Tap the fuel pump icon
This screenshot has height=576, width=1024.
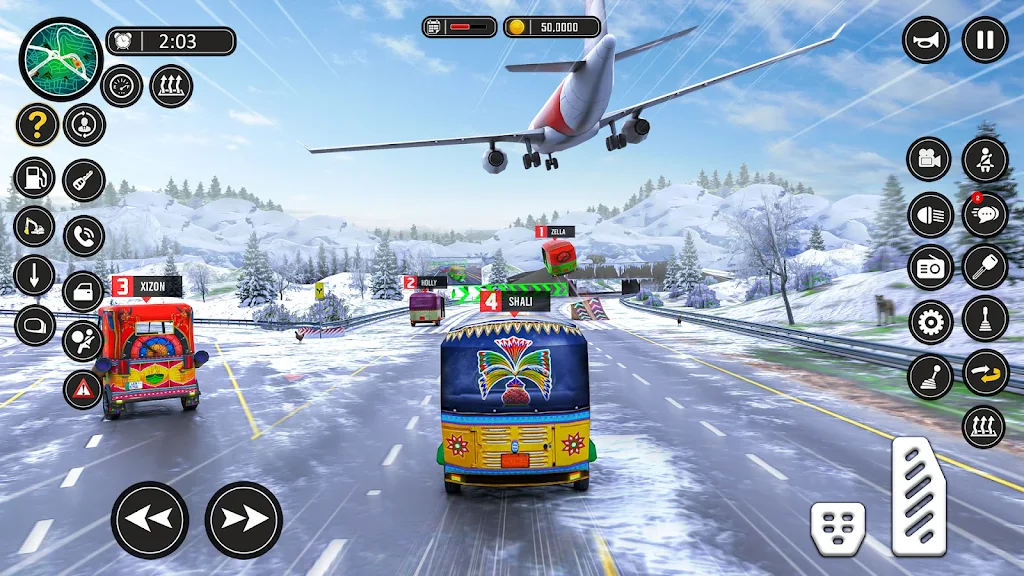tap(34, 179)
